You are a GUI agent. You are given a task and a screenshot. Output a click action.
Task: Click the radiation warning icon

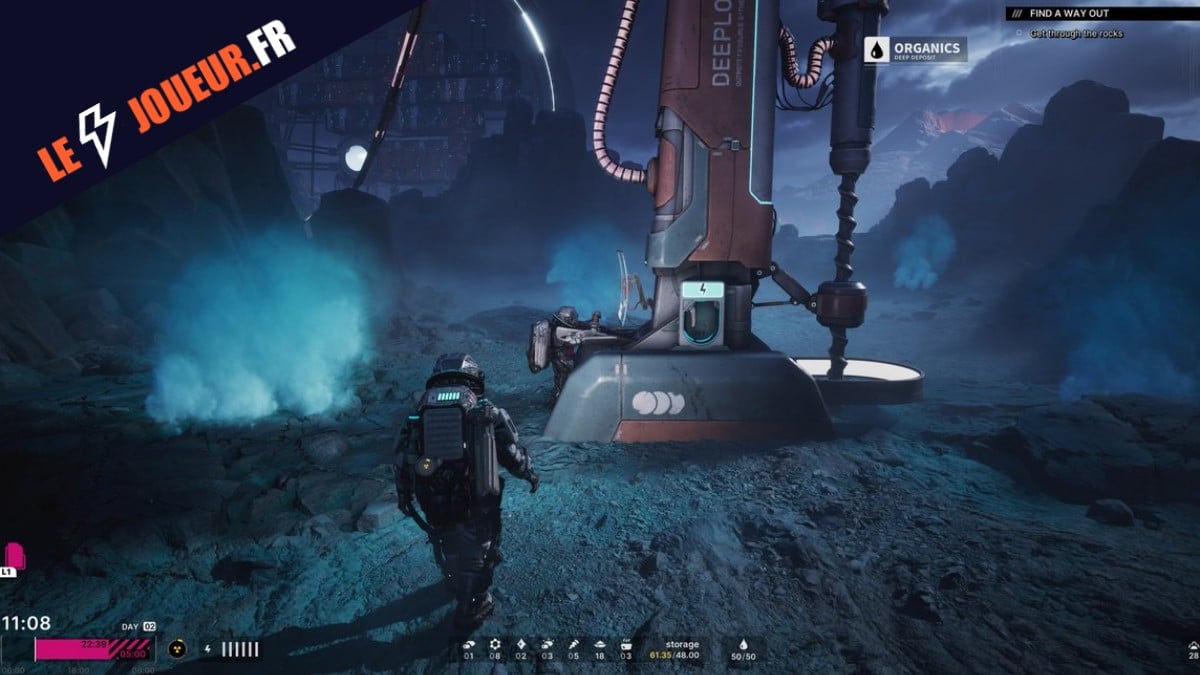pyautogui.click(x=179, y=648)
